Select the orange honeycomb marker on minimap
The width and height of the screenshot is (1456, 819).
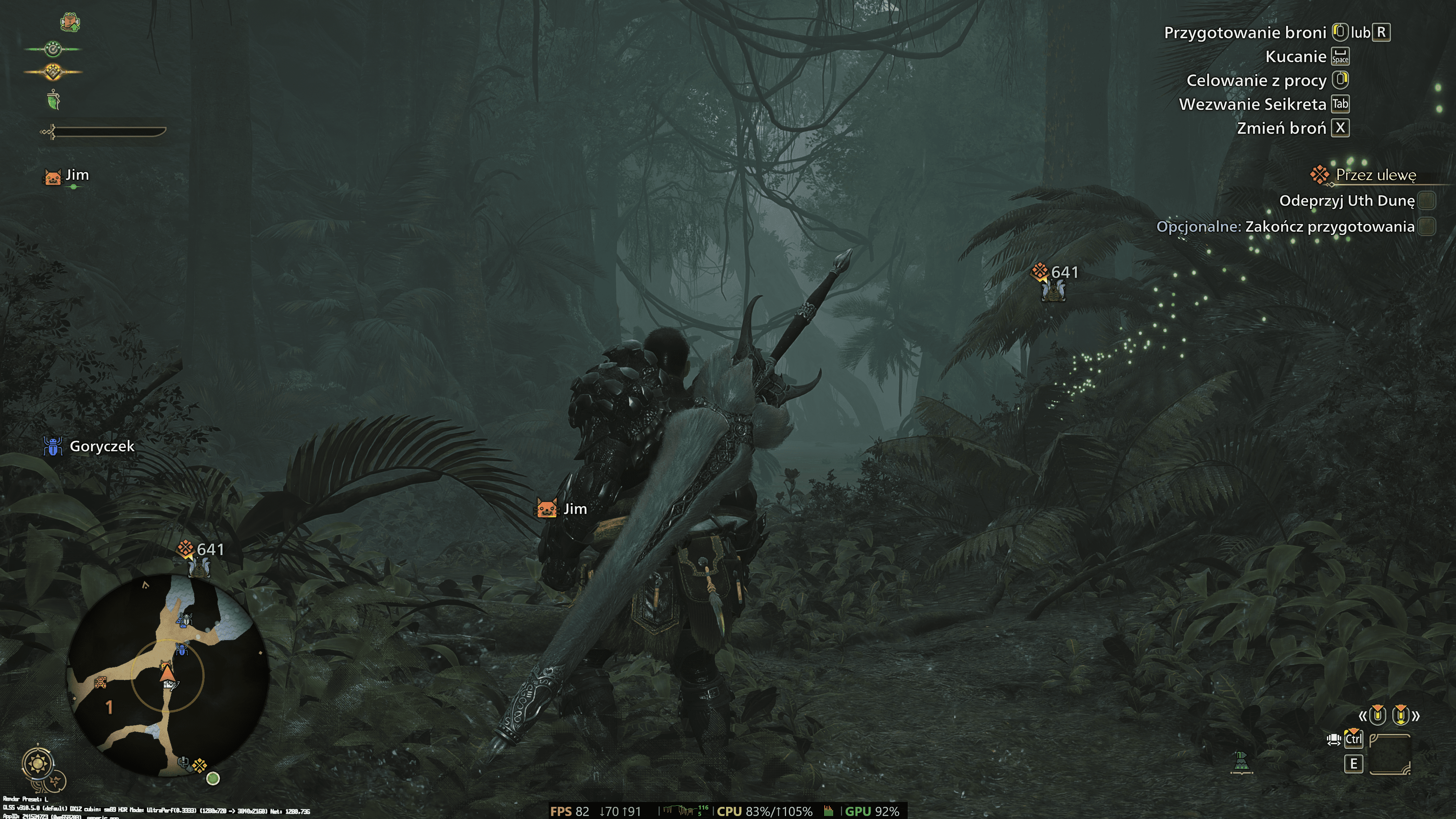pyautogui.click(x=100, y=683)
